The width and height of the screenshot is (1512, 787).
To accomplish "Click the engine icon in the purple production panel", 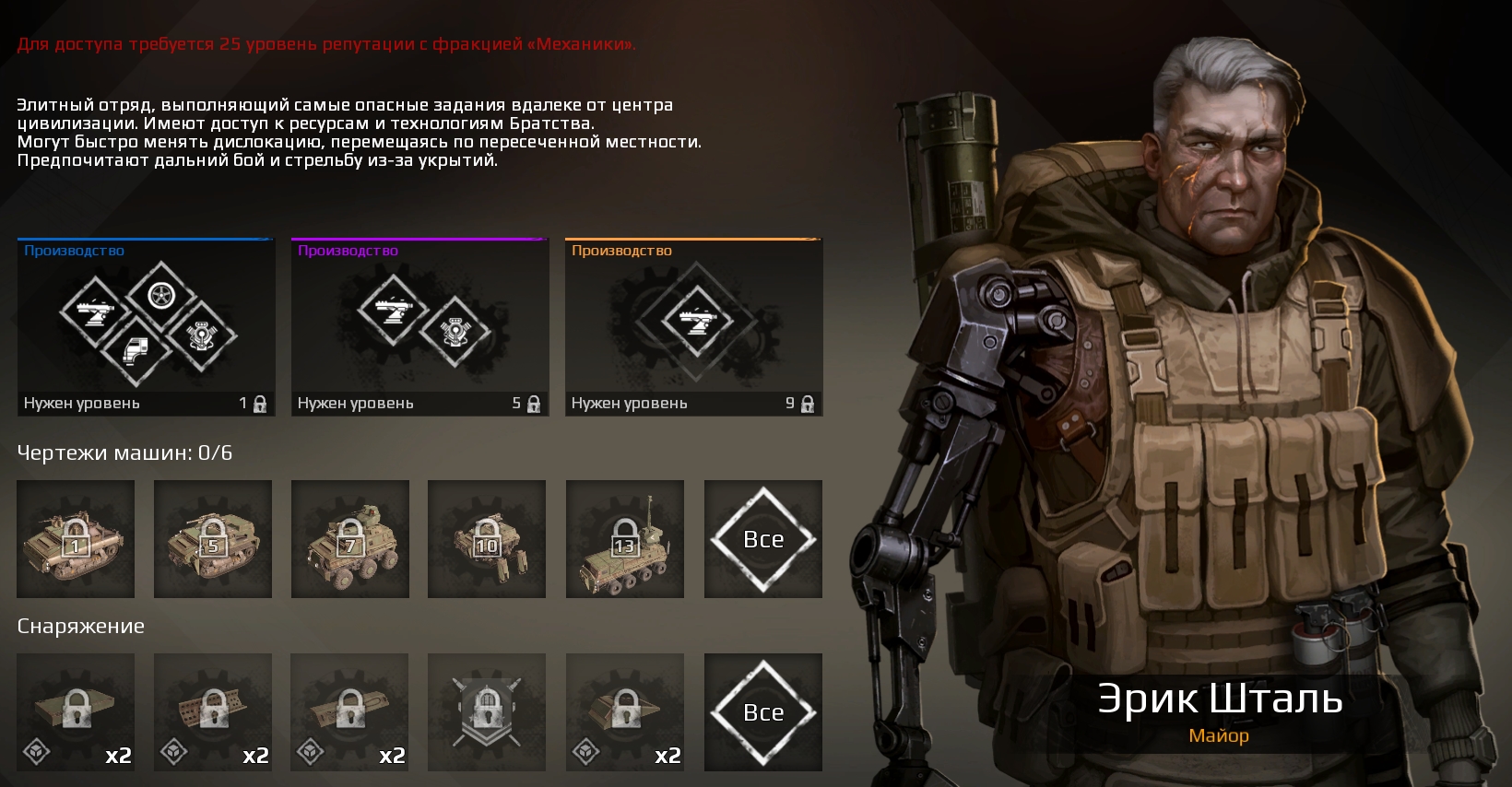I will tap(454, 332).
